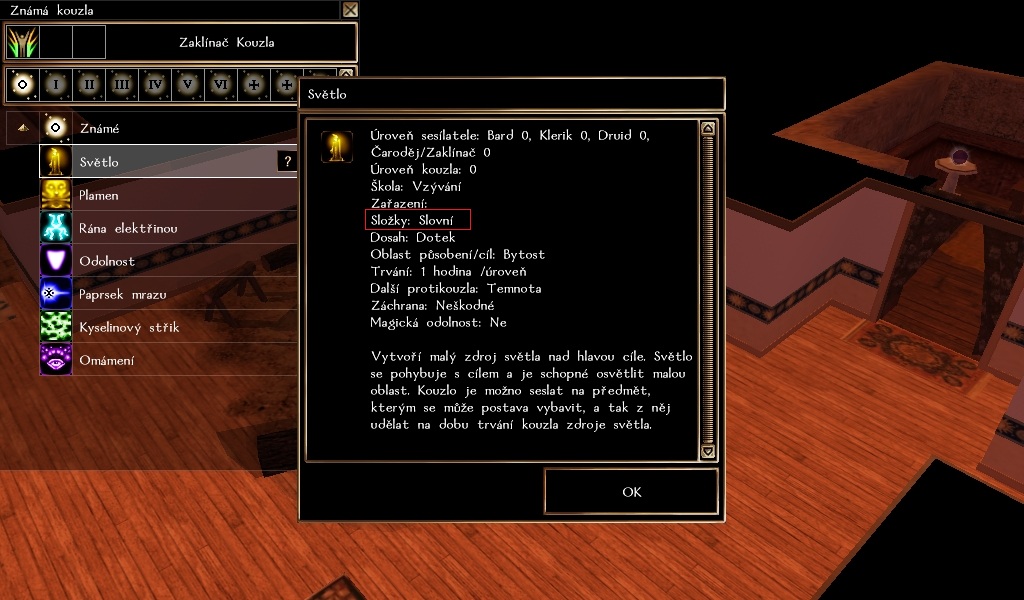Collapse the Známé spell group arrow
Viewport: 1024px width, 600px height.
pyautogui.click(x=22, y=129)
